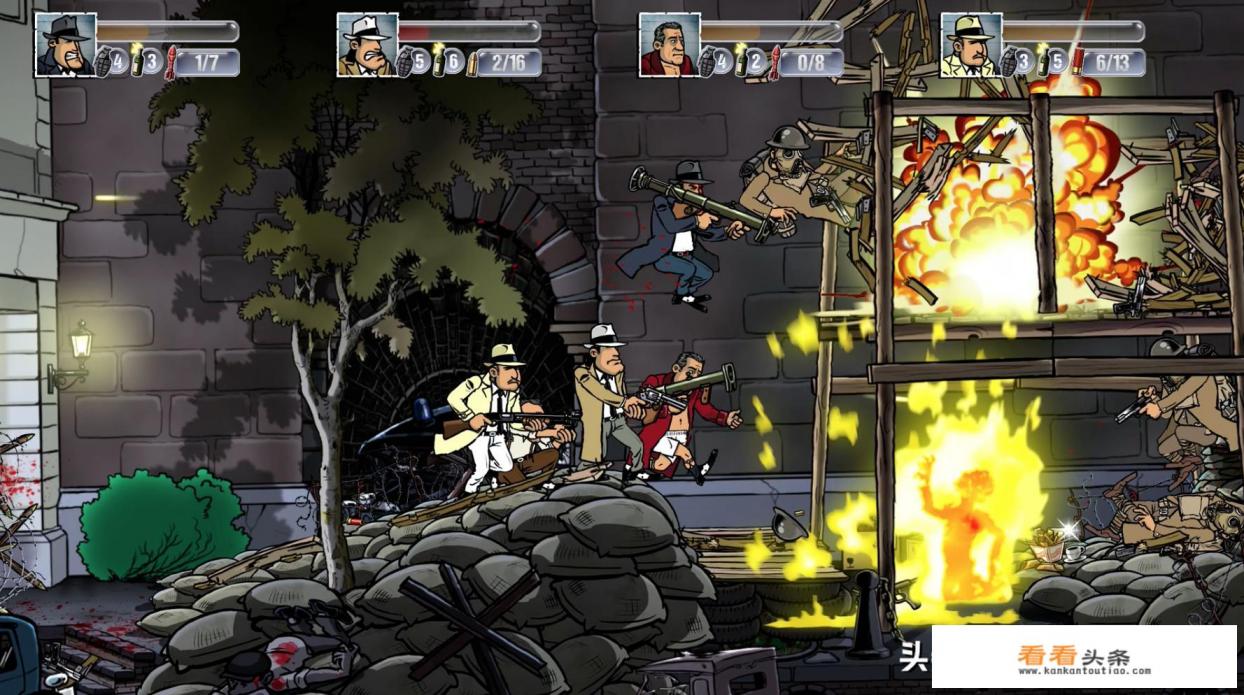Click the red-robed player's rocket ammo icon

775,62
